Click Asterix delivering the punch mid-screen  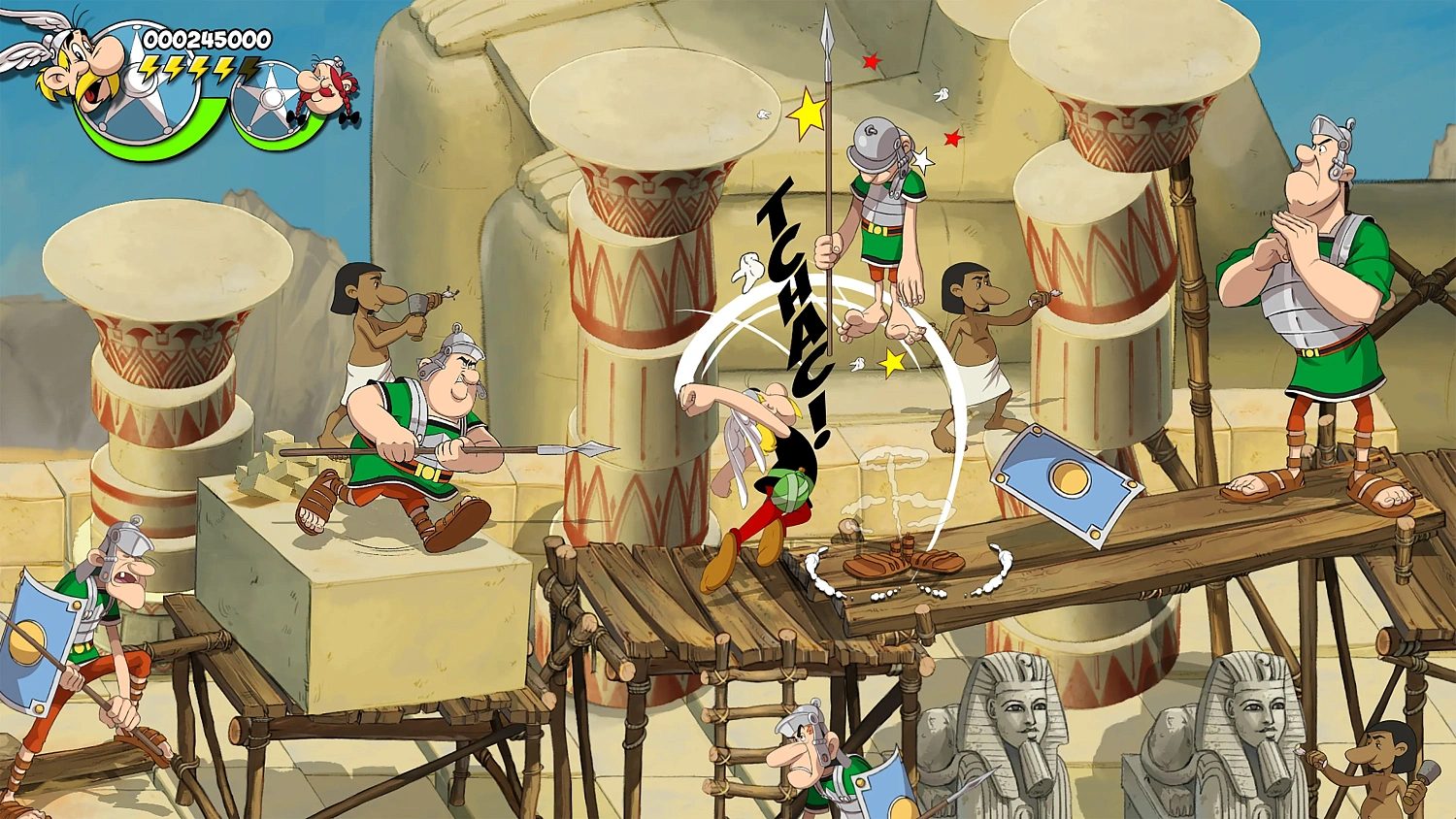click(767, 466)
